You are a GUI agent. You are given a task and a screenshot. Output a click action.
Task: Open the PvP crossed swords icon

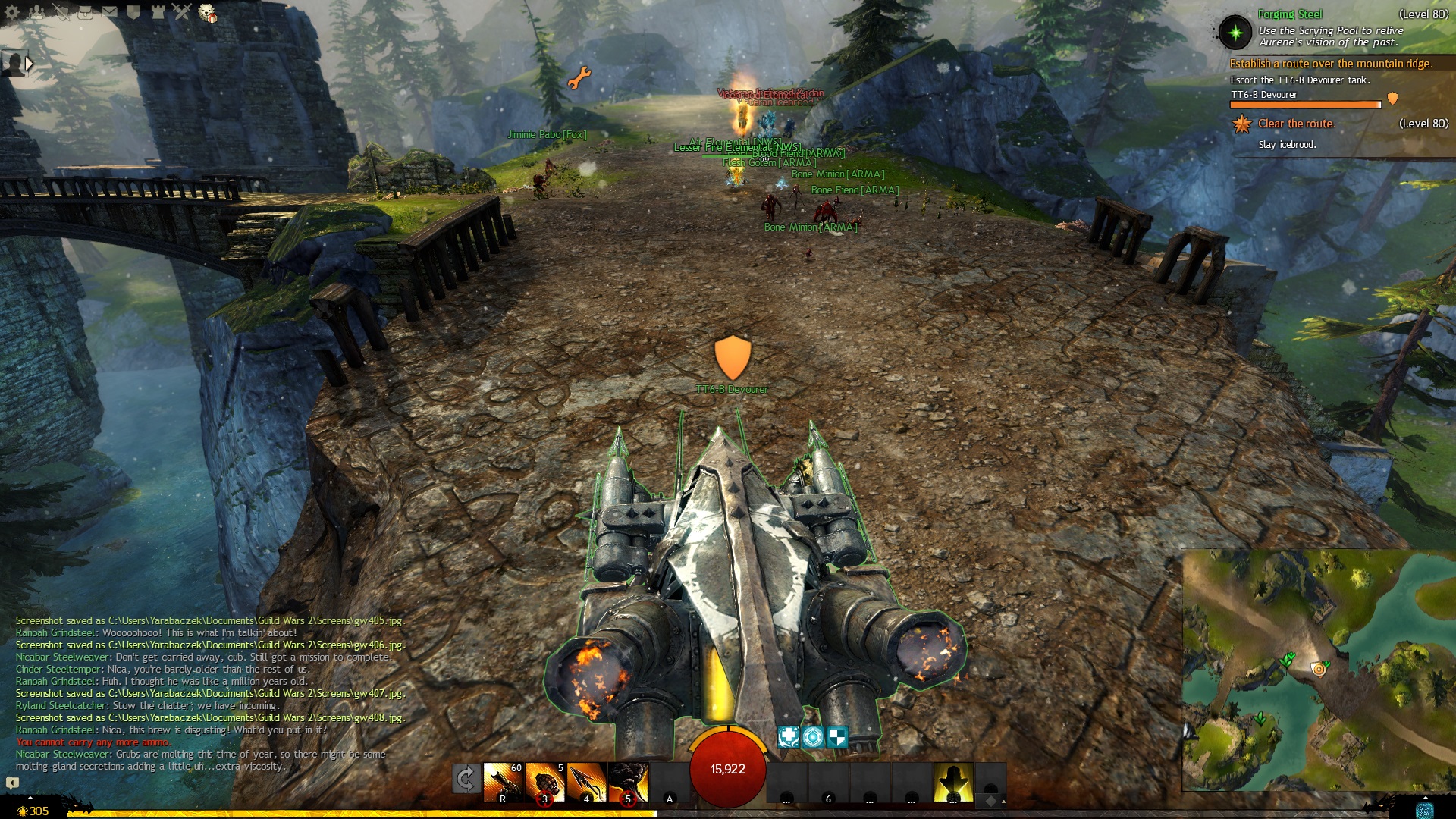point(182,12)
